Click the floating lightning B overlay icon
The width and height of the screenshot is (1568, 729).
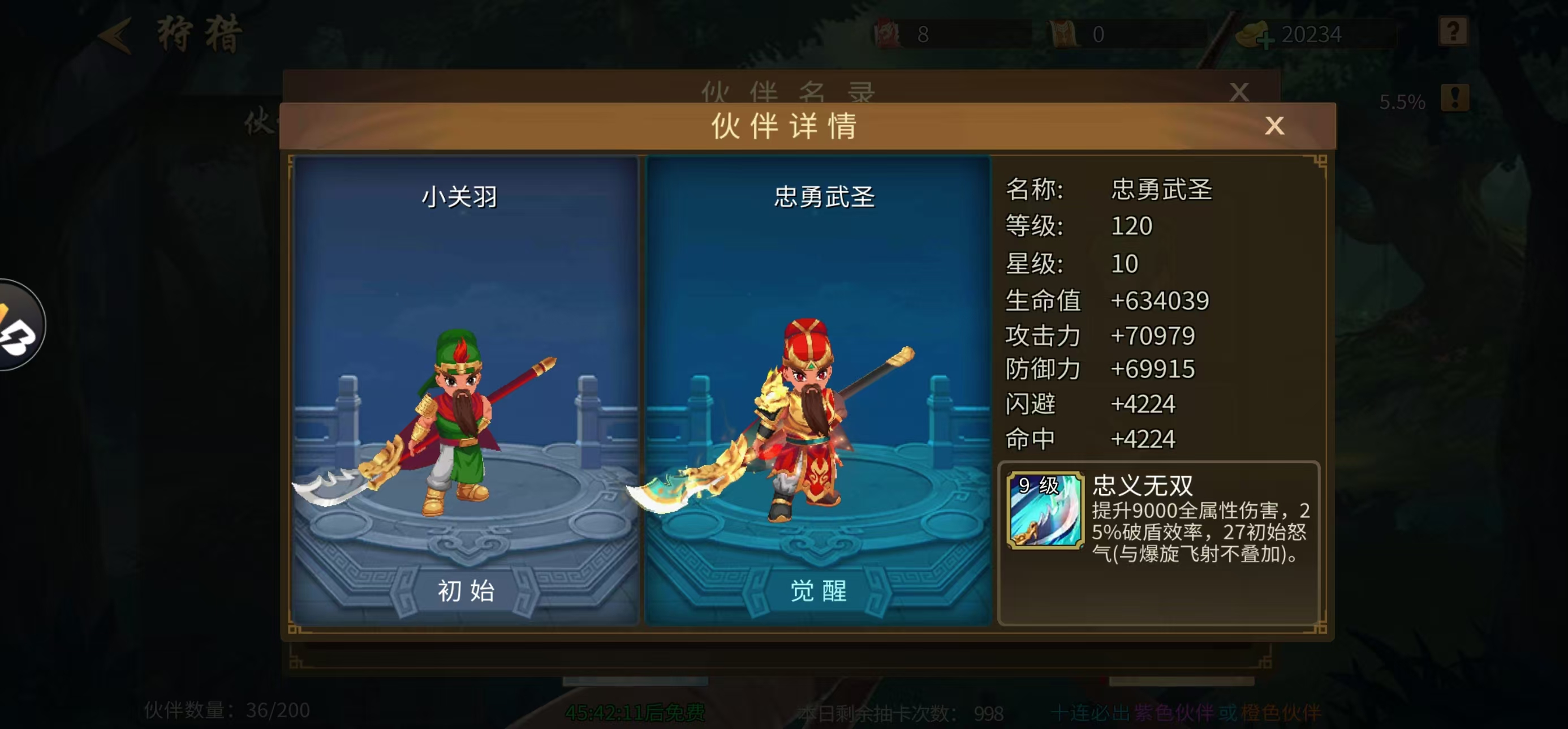click(18, 327)
